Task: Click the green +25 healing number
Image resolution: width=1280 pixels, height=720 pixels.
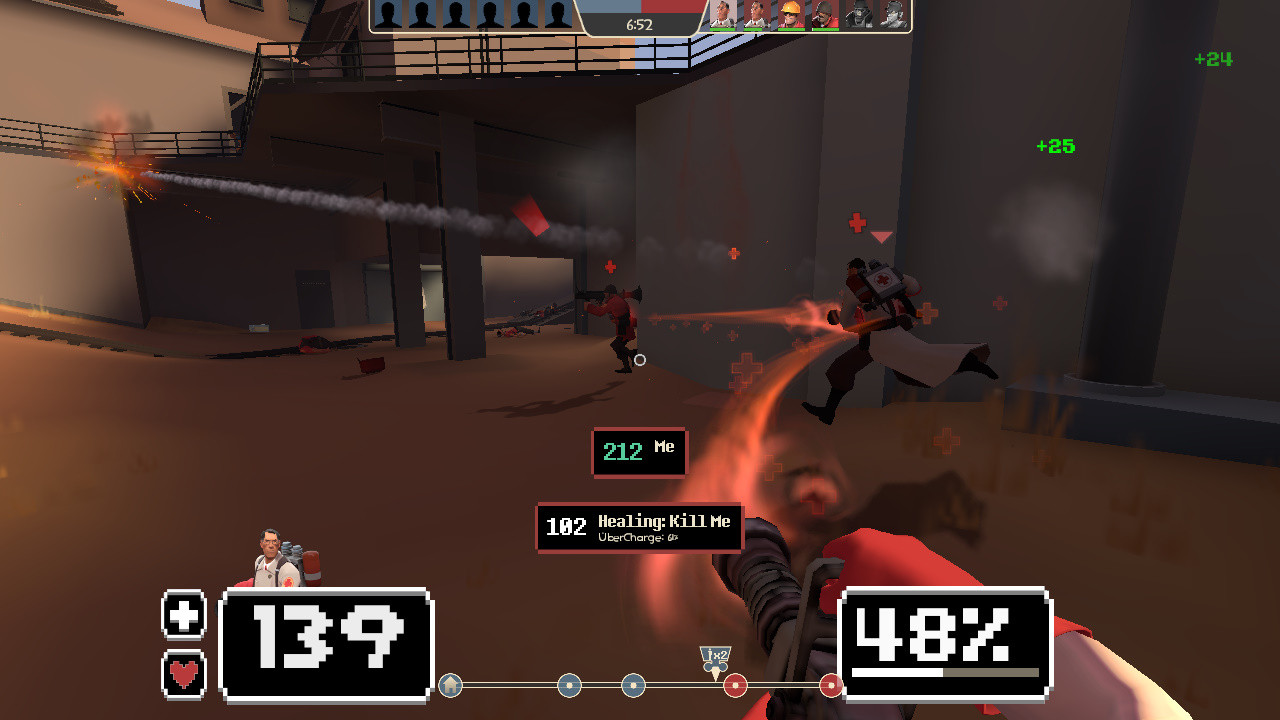Action: 1056,146
